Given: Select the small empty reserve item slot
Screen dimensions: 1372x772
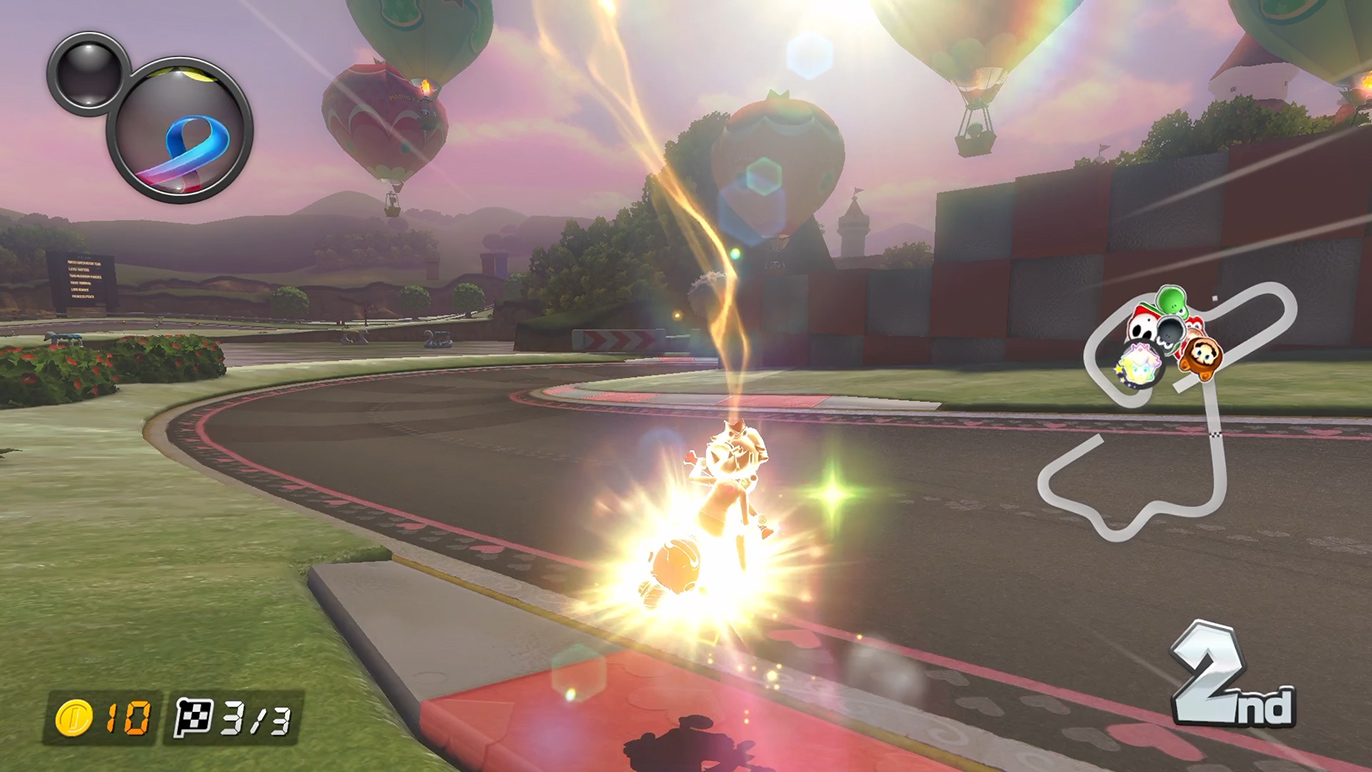Looking at the screenshot, I should 88,72.
